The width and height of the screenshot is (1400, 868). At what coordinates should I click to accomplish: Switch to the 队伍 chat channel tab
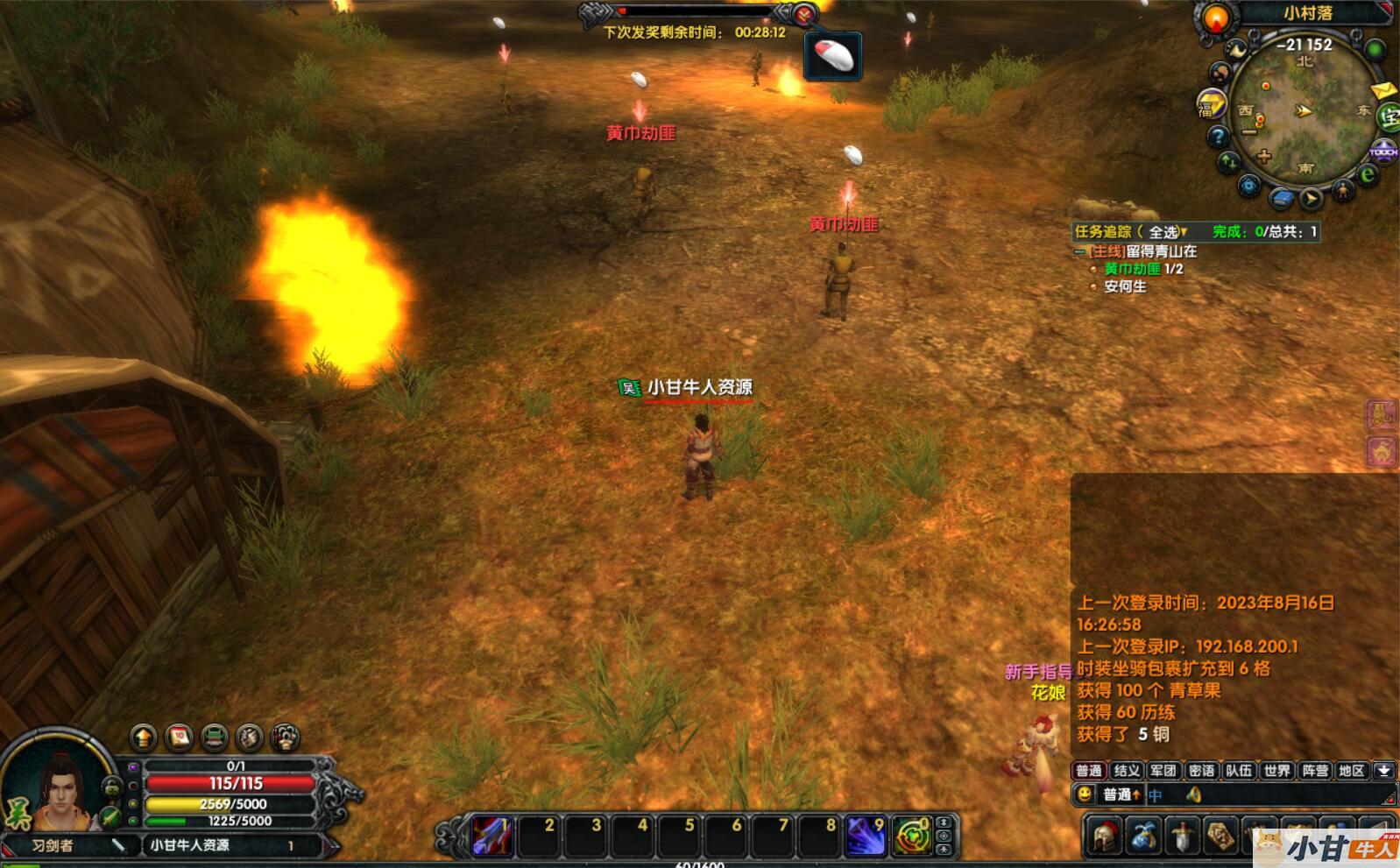1239,771
